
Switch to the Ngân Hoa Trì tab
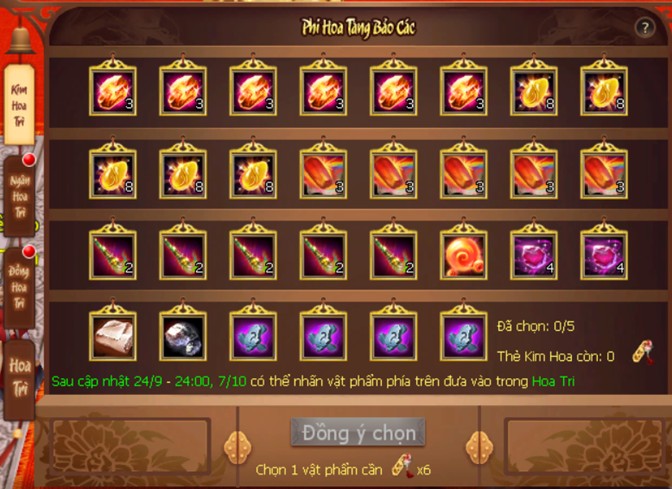pos(20,197)
